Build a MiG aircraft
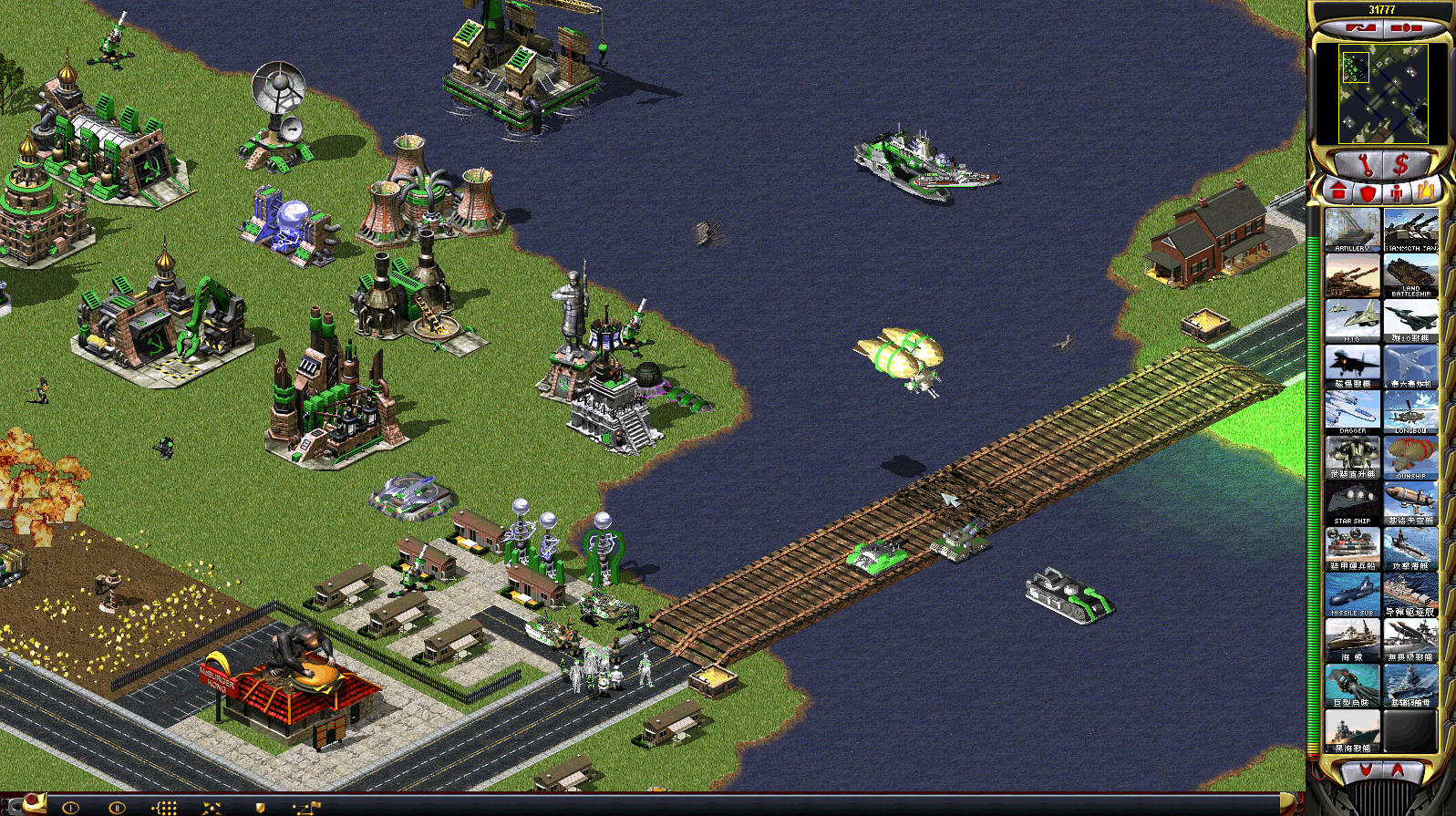The height and width of the screenshot is (816, 1456). tap(1352, 320)
